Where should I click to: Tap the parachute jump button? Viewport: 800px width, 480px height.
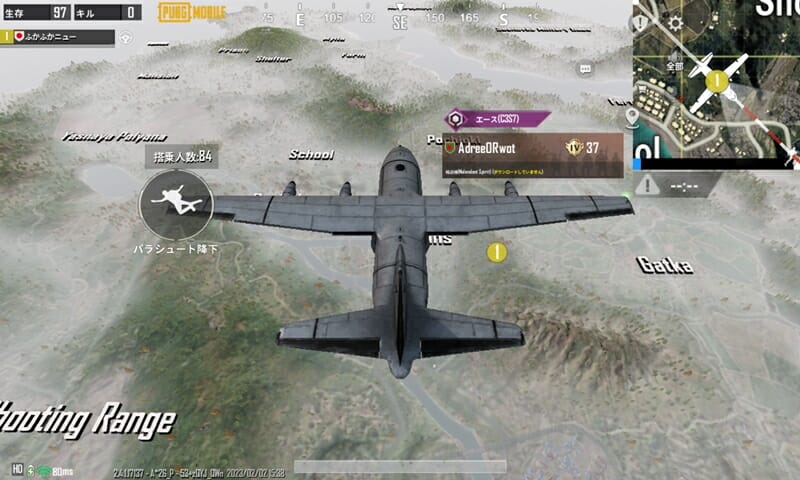coord(176,204)
